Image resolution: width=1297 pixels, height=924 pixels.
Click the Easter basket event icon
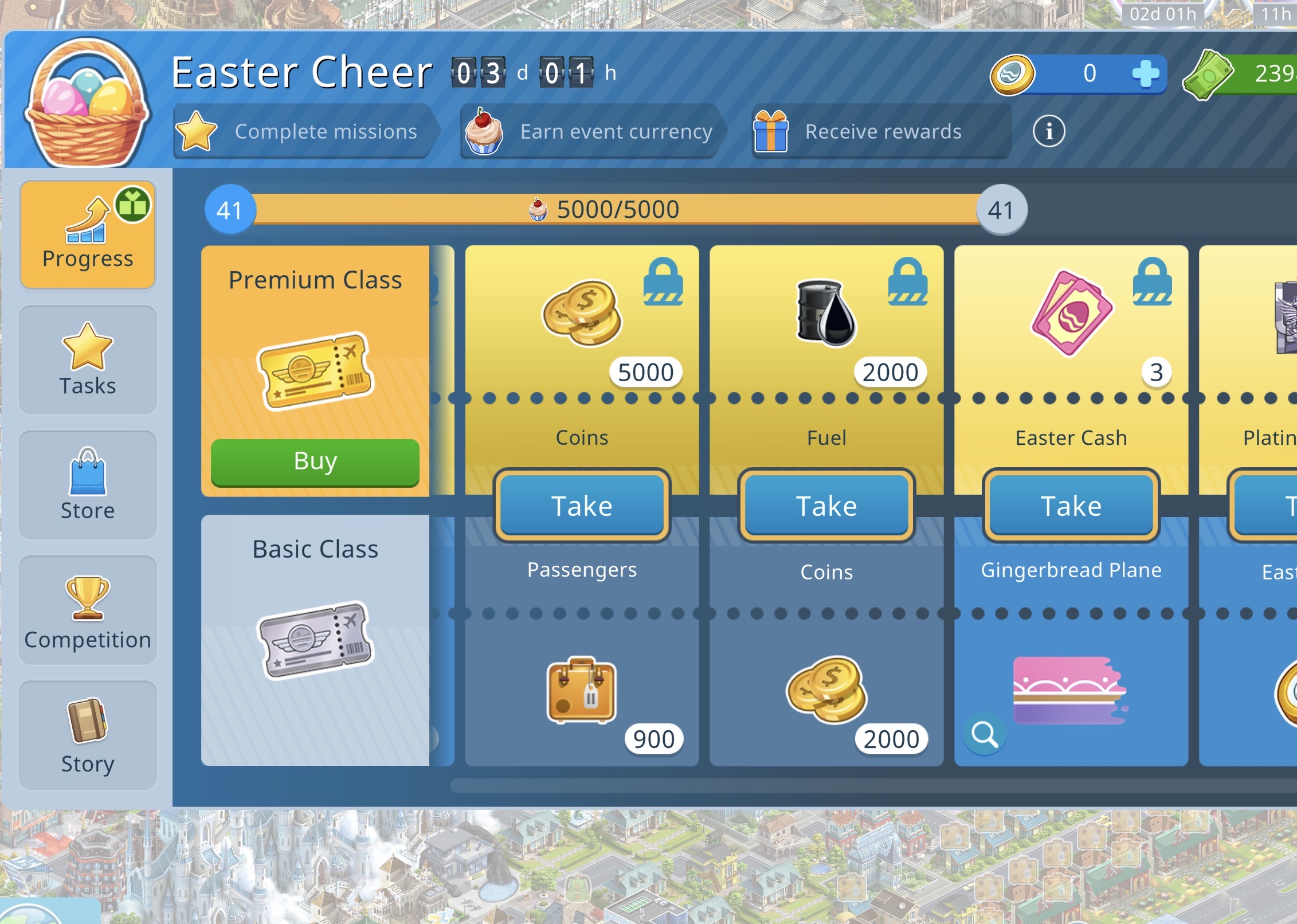coord(87,103)
